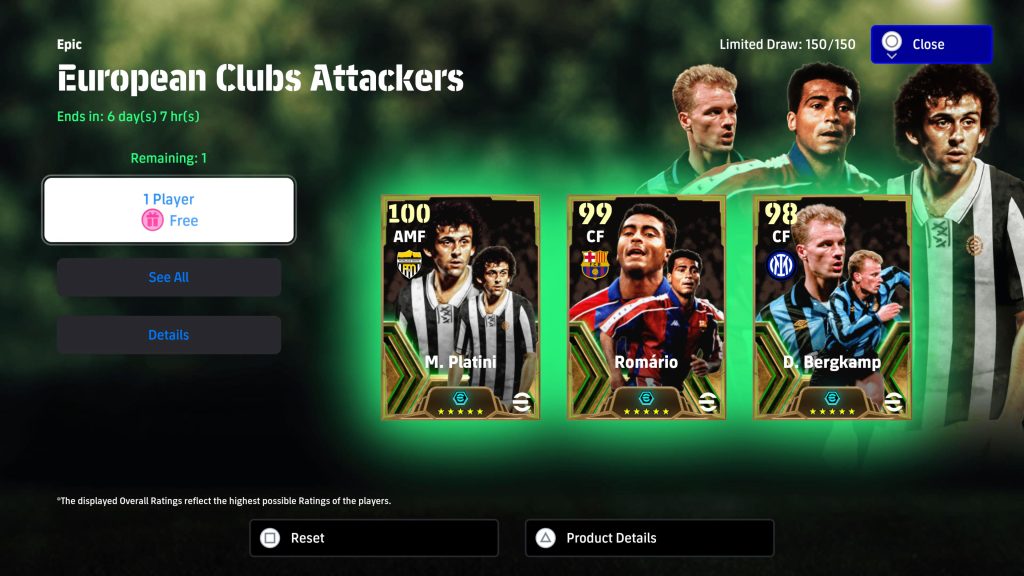Select the M. Platini player card
The image size is (1024, 576).
pyautogui.click(x=460, y=307)
